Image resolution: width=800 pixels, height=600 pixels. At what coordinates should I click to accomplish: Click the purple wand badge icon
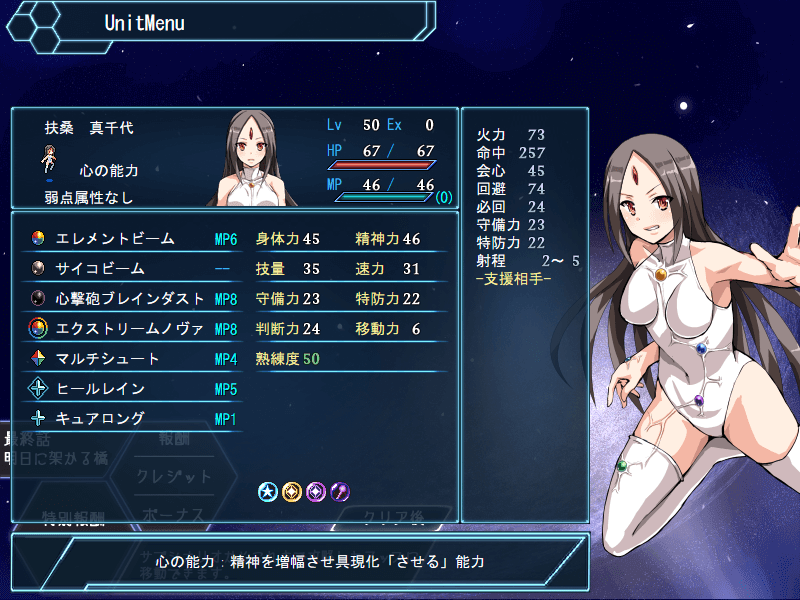point(341,491)
